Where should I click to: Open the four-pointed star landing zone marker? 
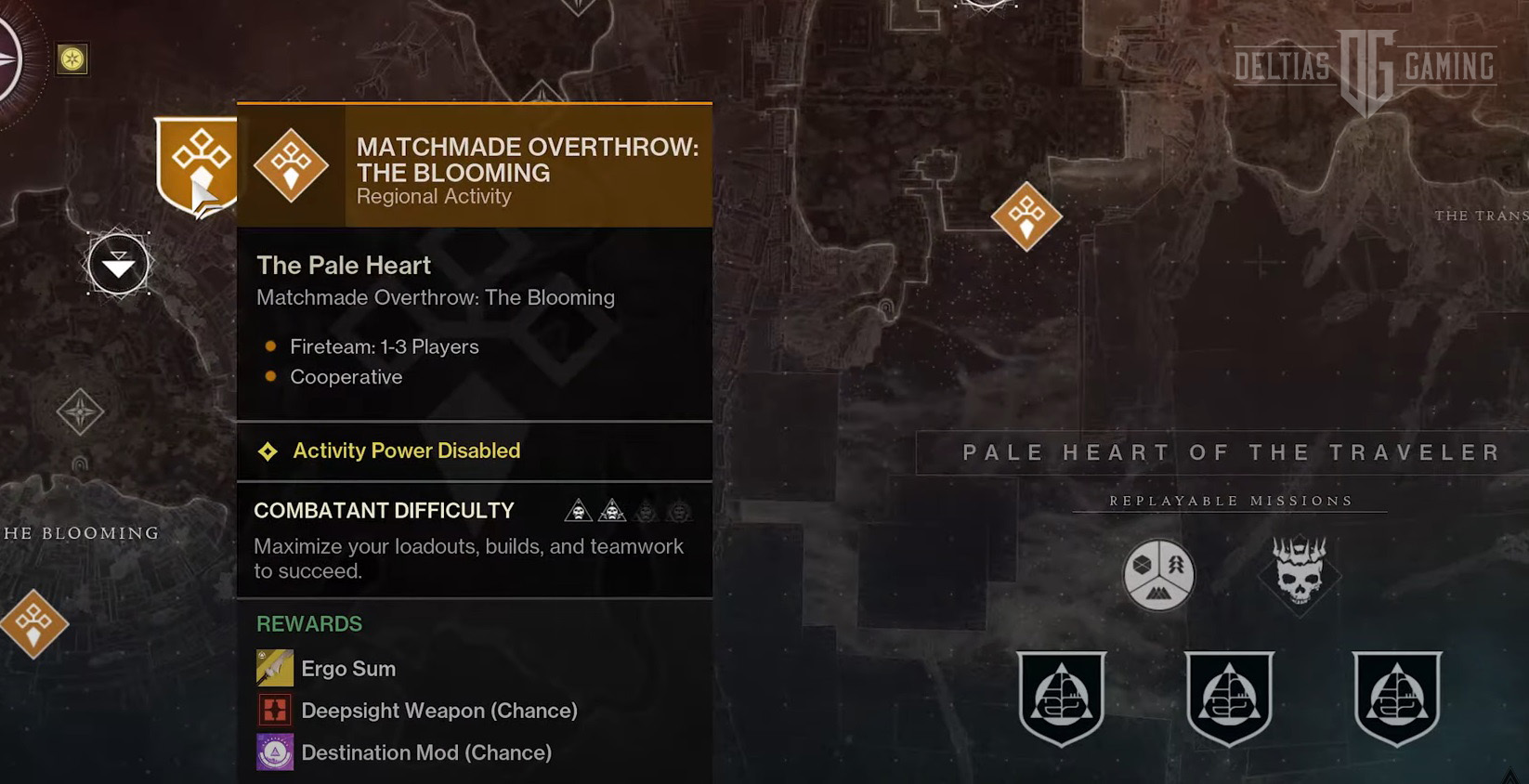[80, 412]
